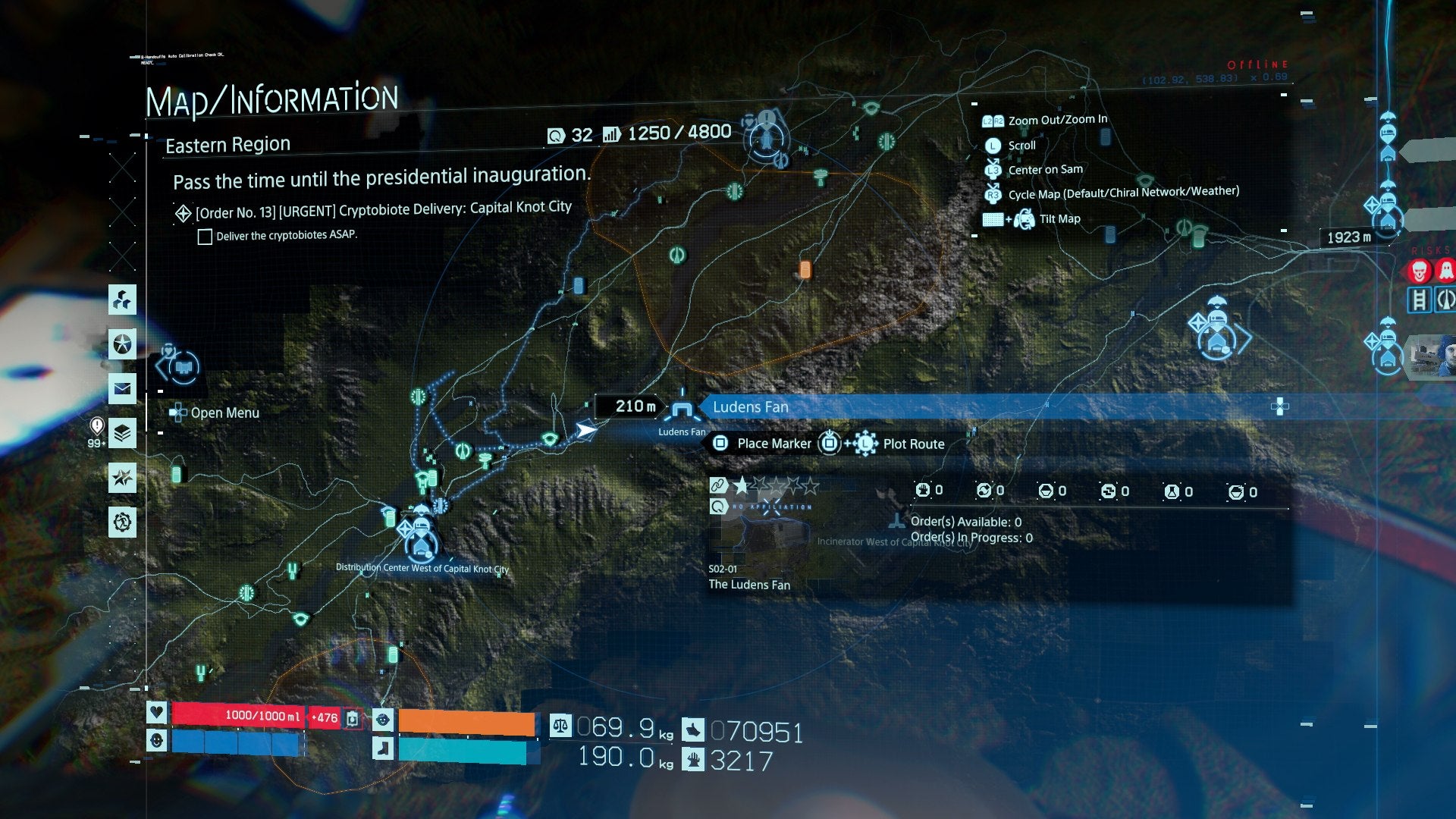Click the BB baby icon above the orange bar
Image resolution: width=1456 pixels, height=819 pixels.
(x=383, y=720)
